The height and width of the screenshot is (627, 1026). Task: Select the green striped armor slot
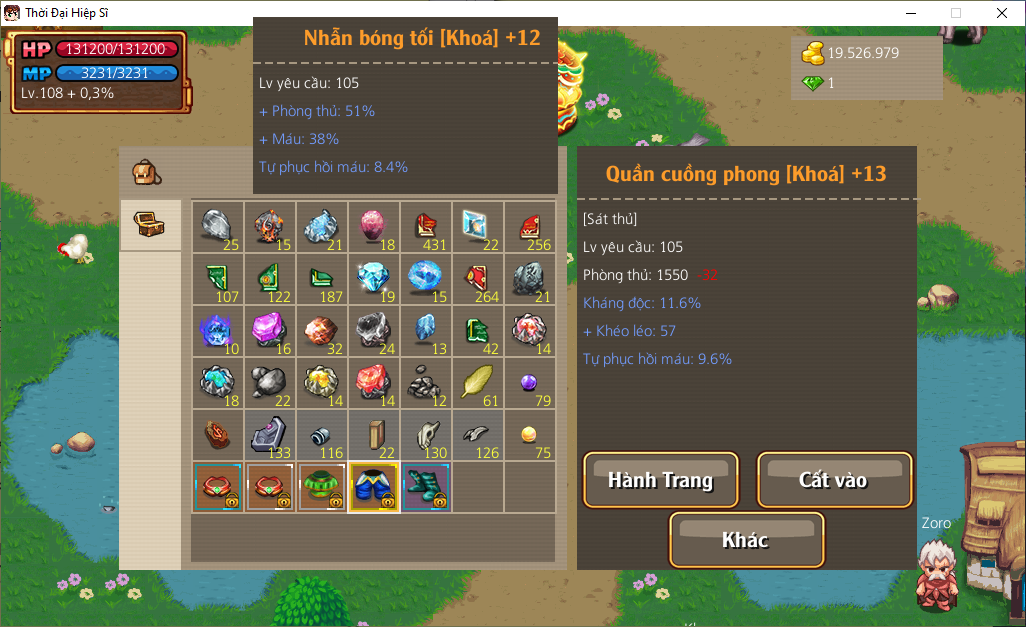point(322,487)
